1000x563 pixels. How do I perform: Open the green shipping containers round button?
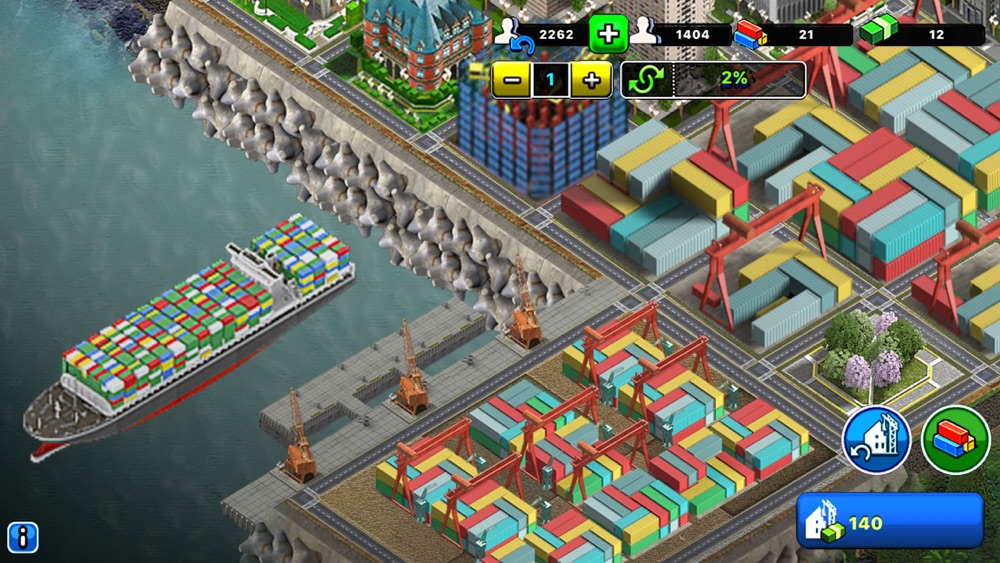click(955, 440)
